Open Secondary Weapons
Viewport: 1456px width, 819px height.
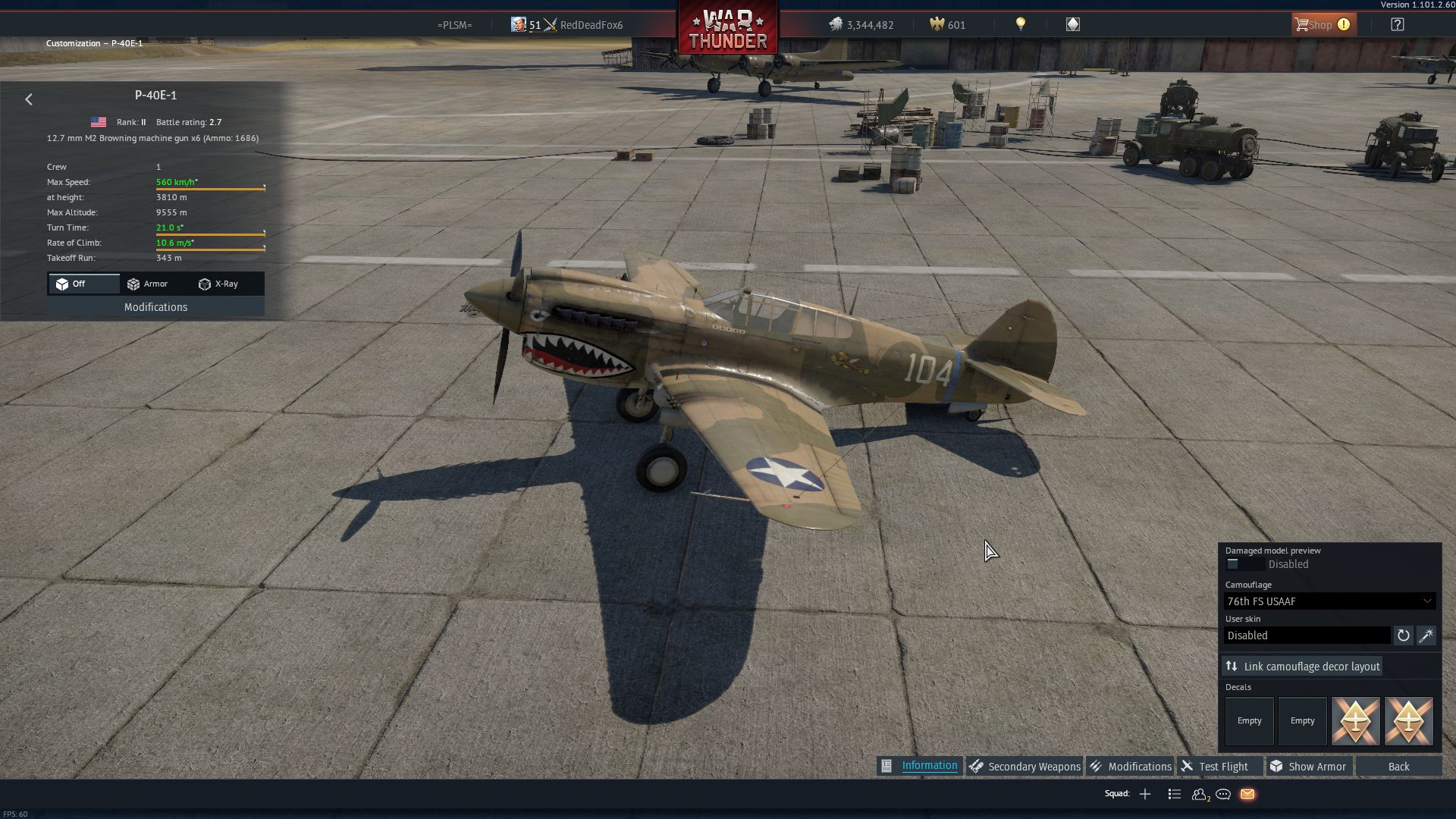(x=1025, y=767)
